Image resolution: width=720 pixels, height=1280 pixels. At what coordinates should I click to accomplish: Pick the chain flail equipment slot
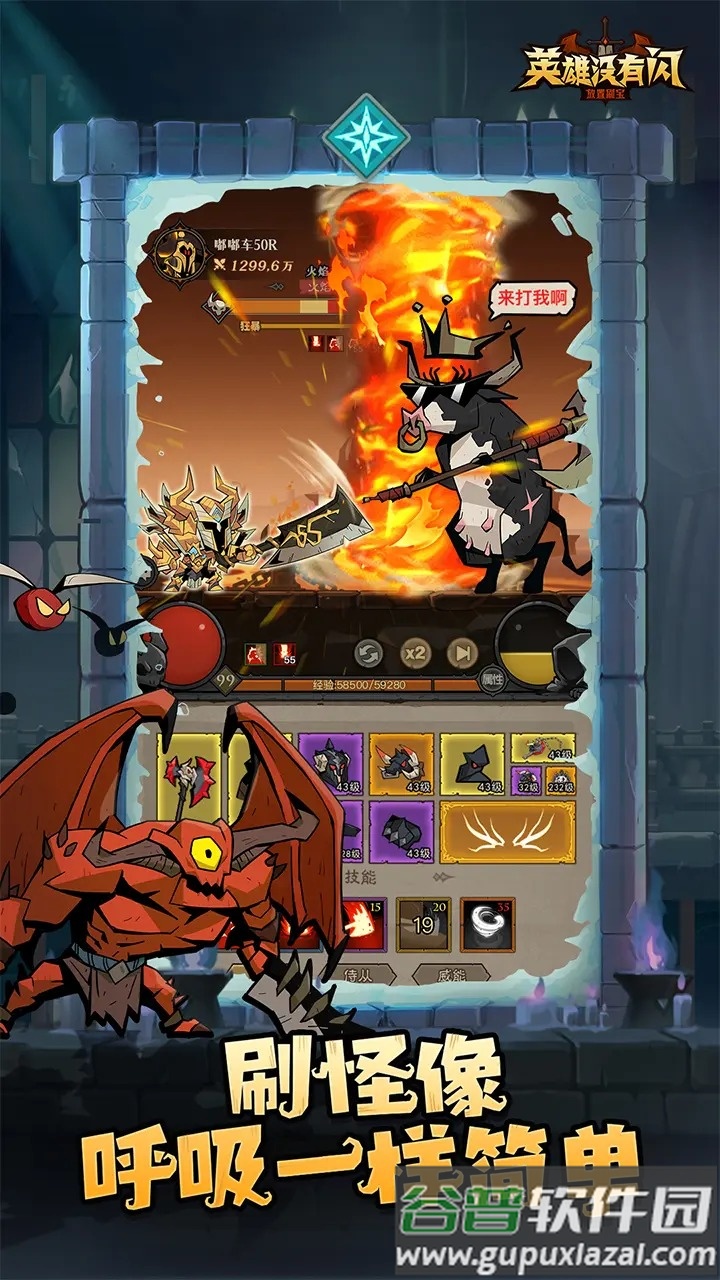tap(543, 747)
